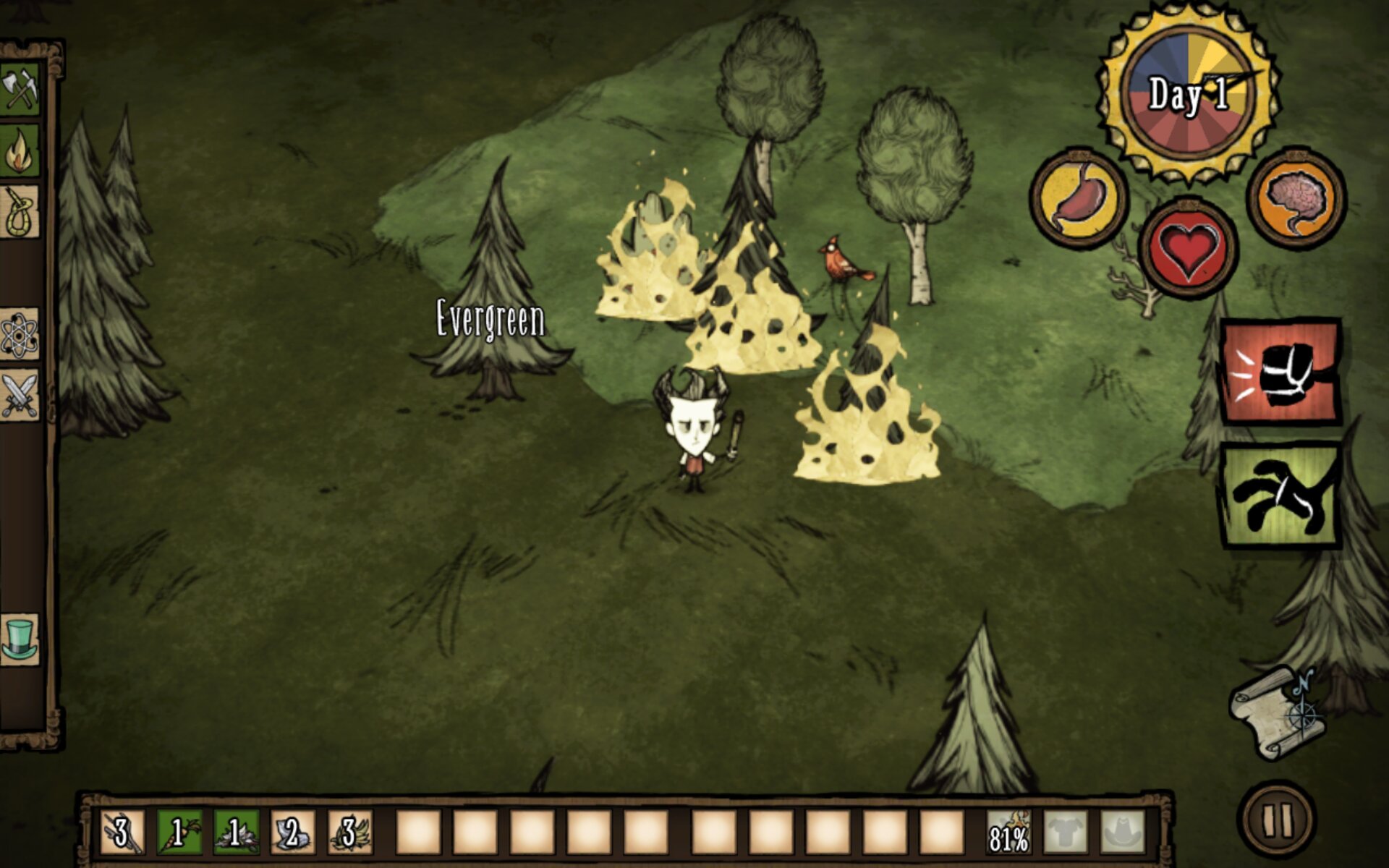This screenshot has height=868, width=1389.
Task: Open the Fire crafting tab
Action: tap(20, 150)
